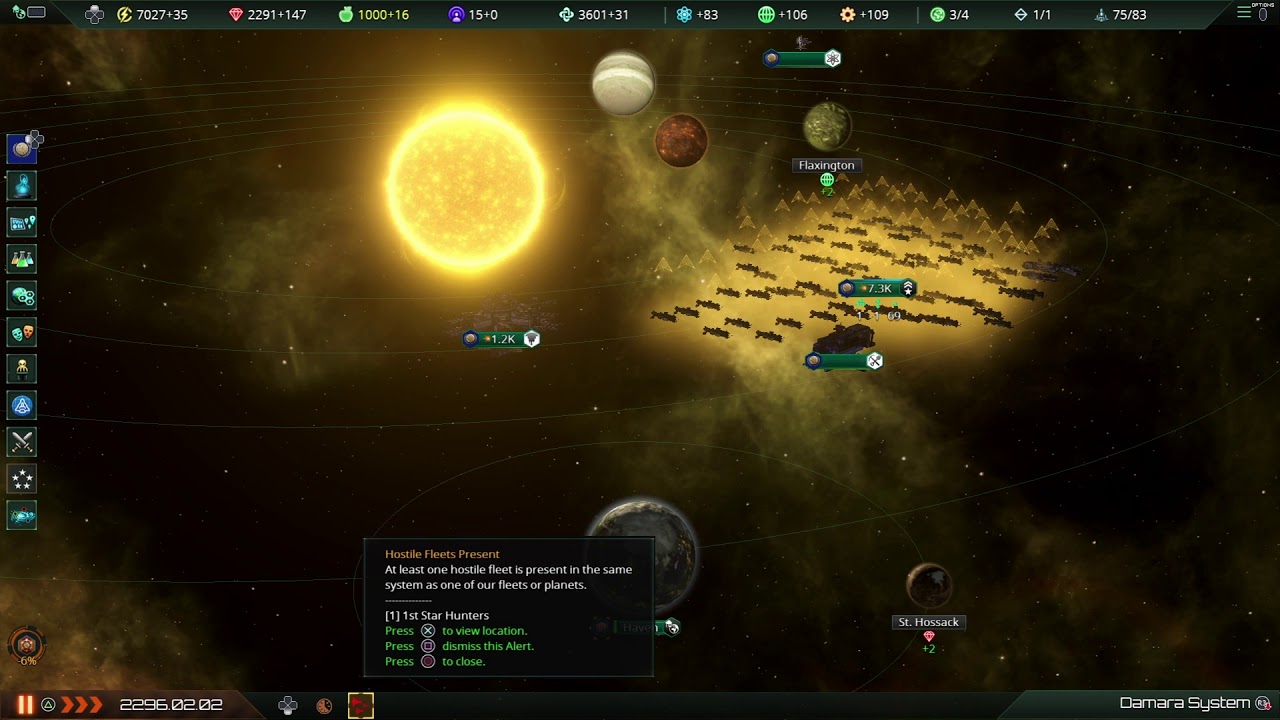Viewport: 1280px width, 720px height.
Task: Open the five stars traditions icon
Action: pos(22,479)
